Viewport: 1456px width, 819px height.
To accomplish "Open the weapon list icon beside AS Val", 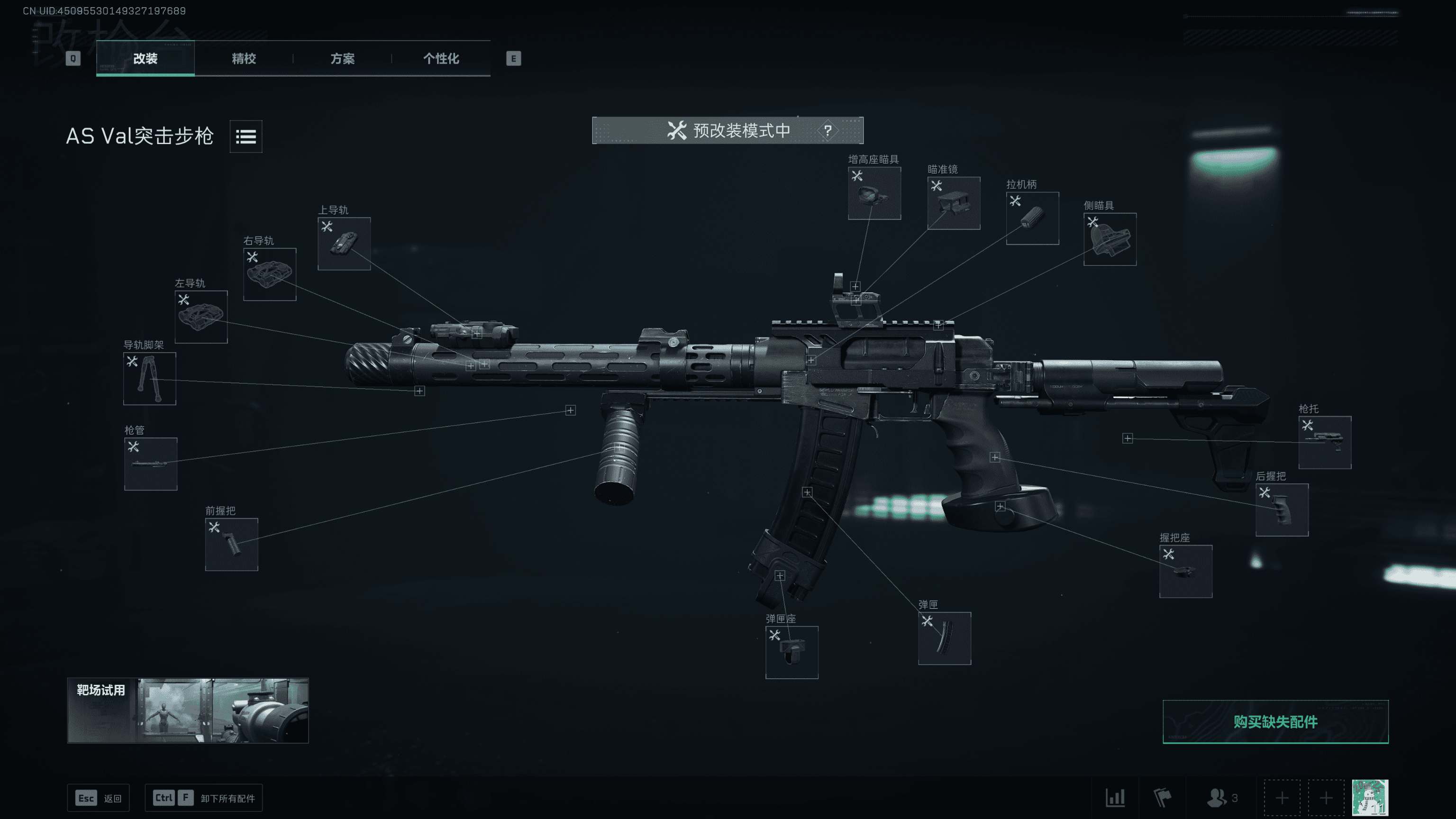I will coord(246,136).
